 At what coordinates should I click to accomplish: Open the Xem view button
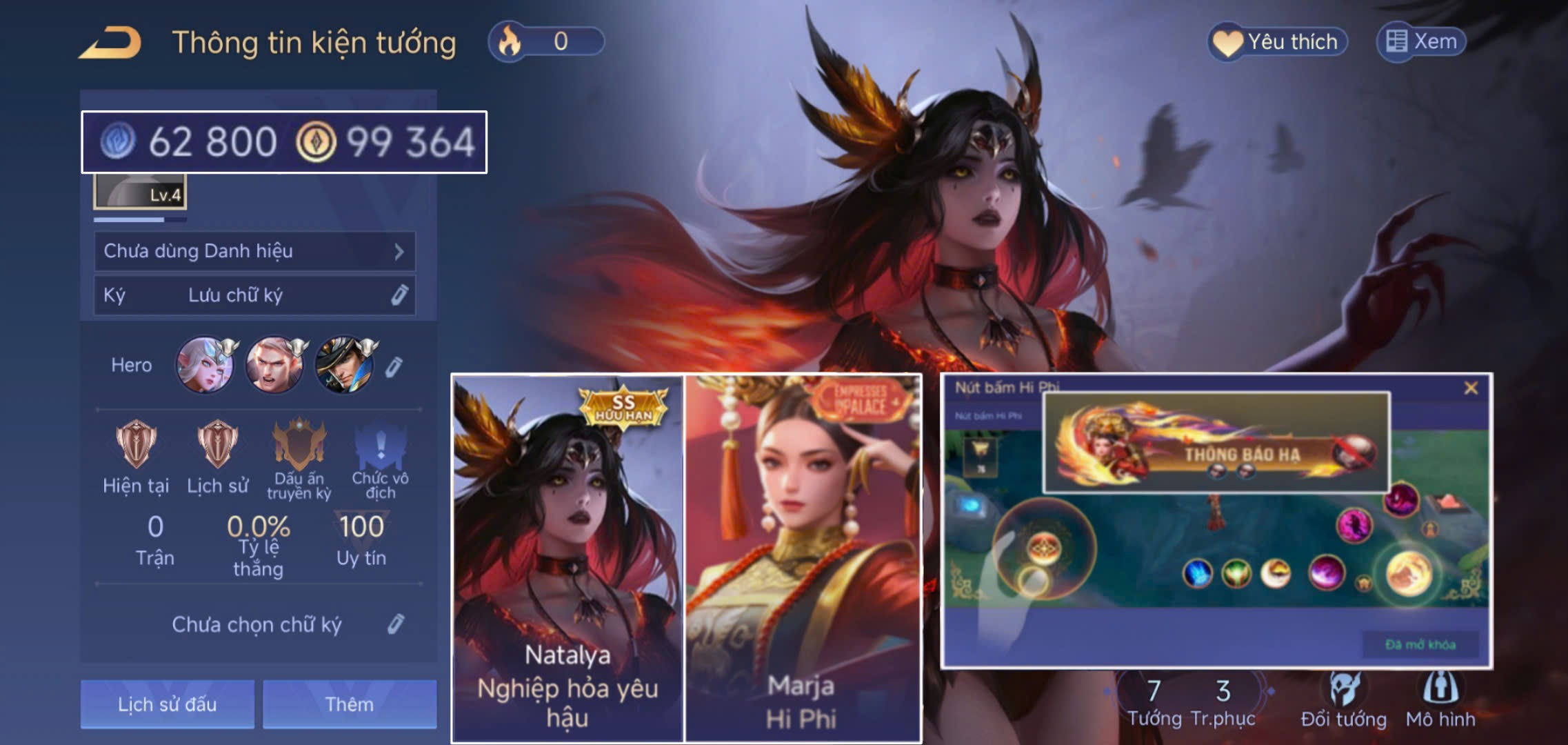1422,42
